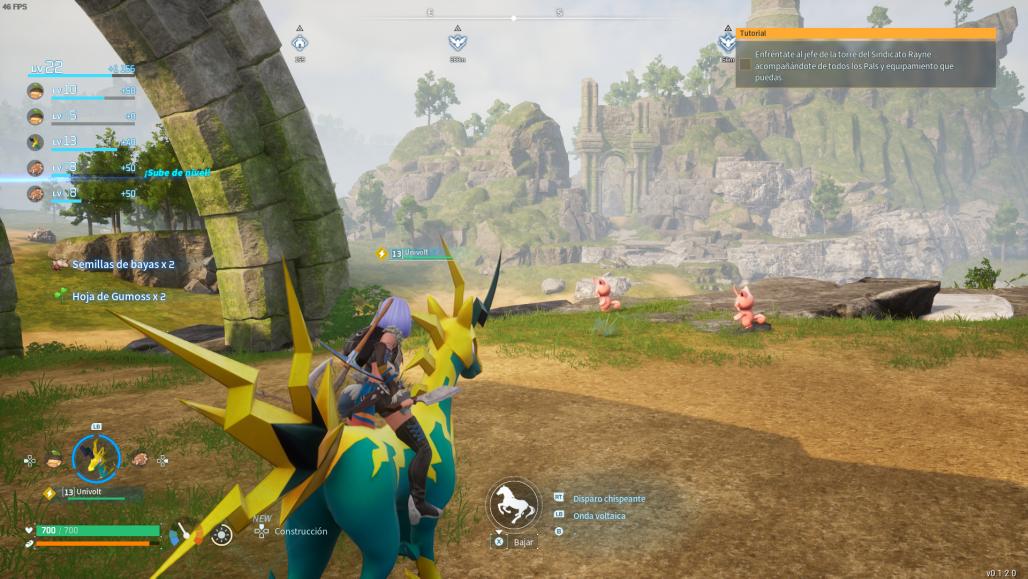
Task: Select the level 10 party pal
Action: (x=36, y=92)
